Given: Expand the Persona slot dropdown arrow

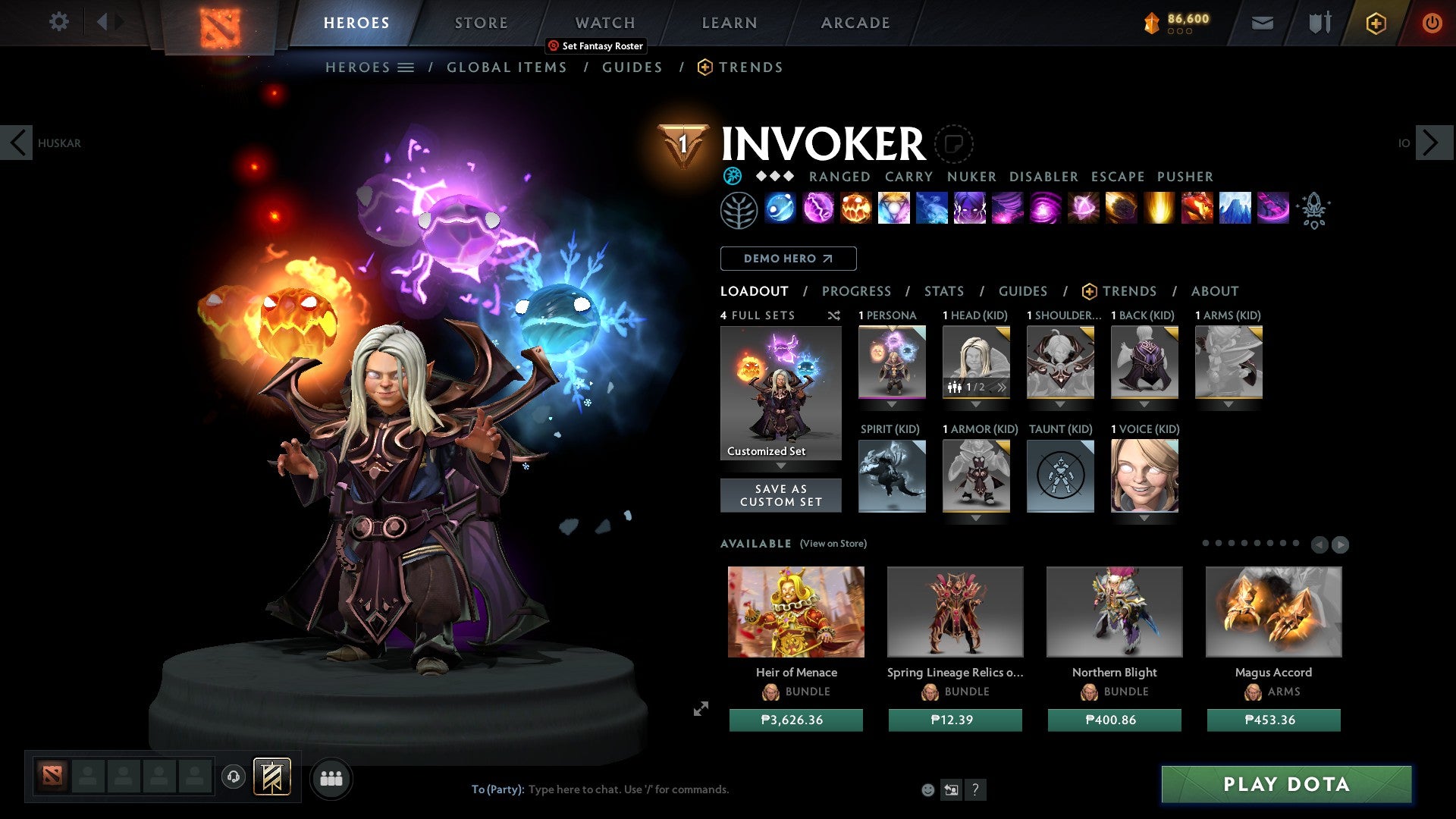Looking at the screenshot, I should tap(892, 404).
